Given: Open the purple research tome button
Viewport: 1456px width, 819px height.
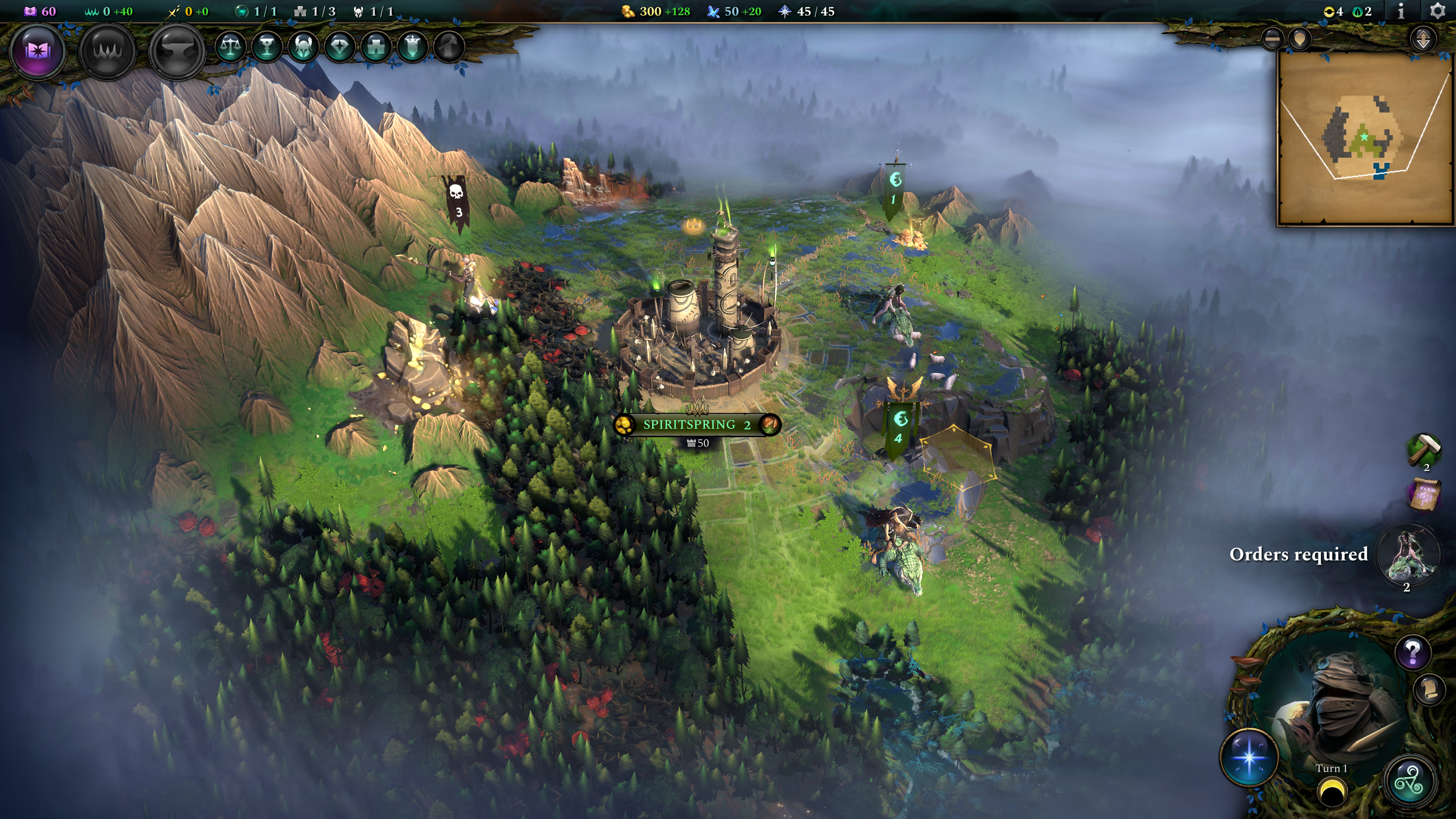Looking at the screenshot, I should tap(38, 51).
